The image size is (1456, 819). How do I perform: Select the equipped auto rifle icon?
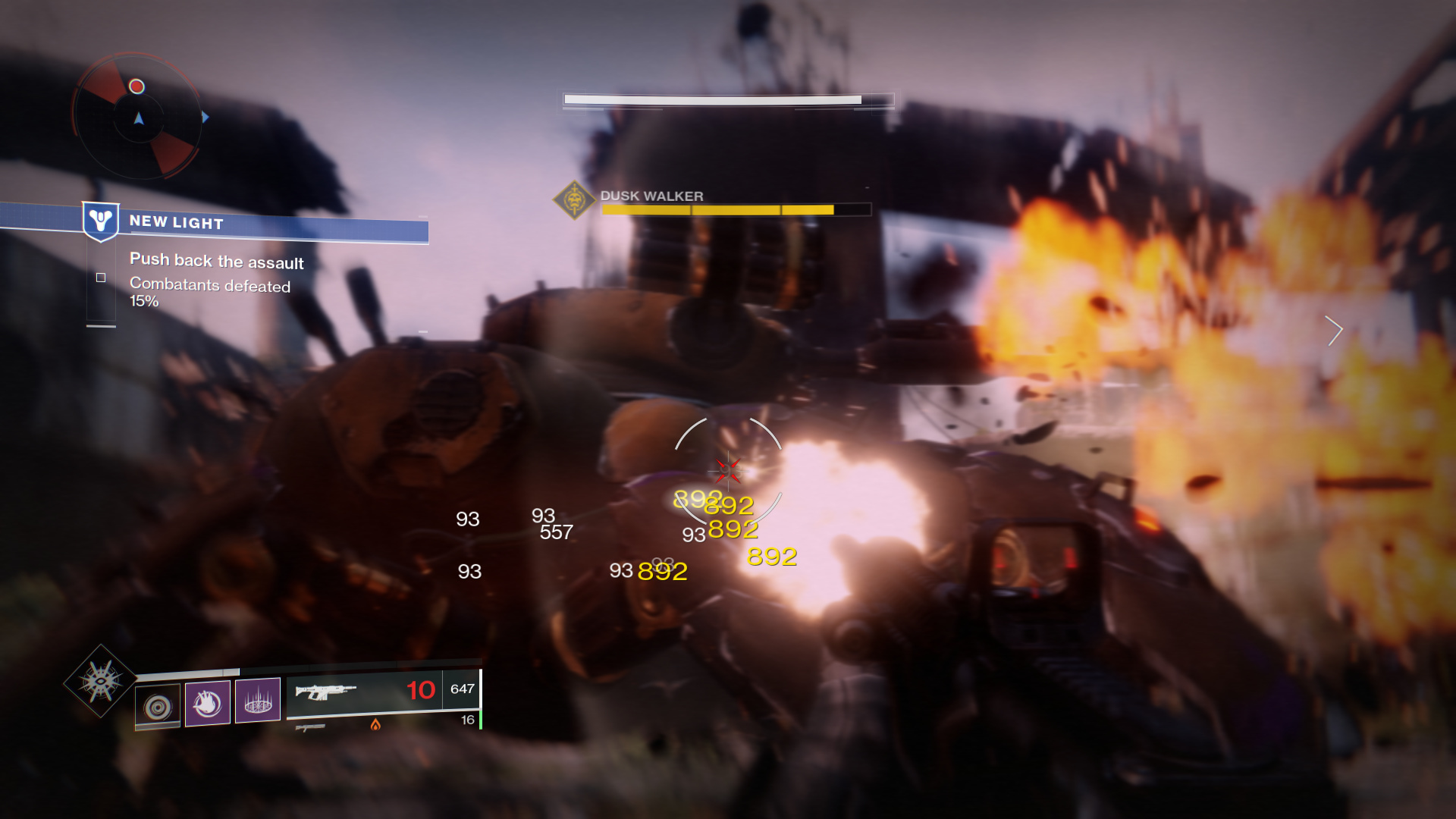pos(326,692)
